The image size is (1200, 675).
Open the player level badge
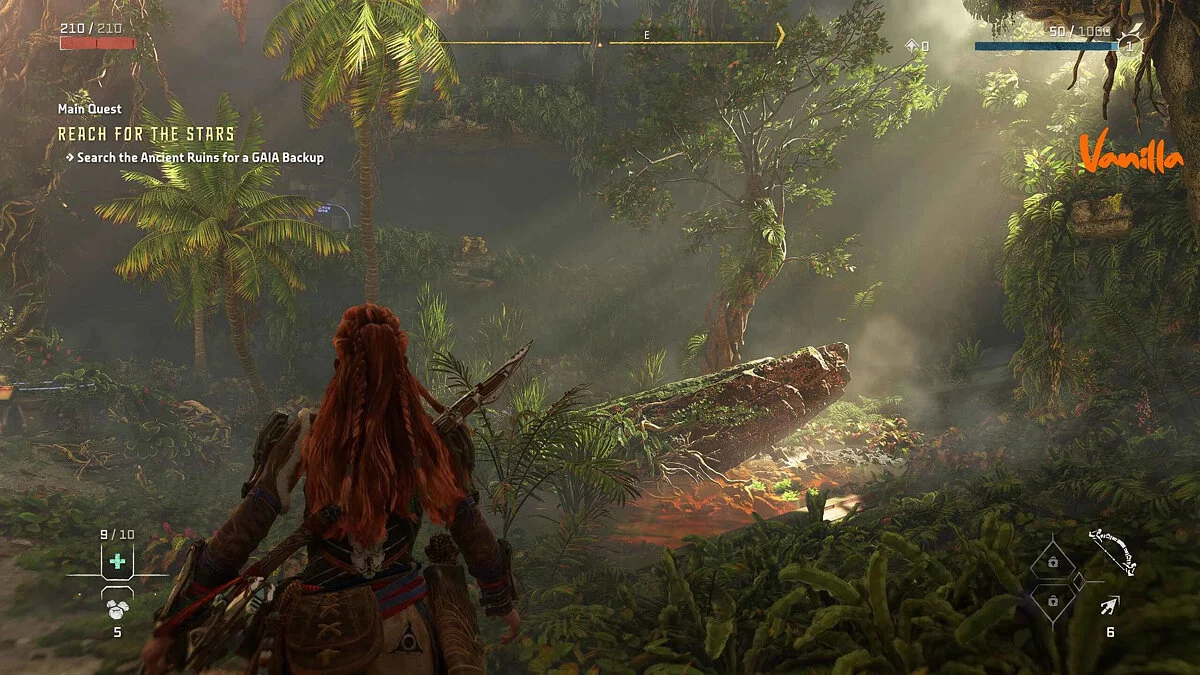coord(1129,45)
